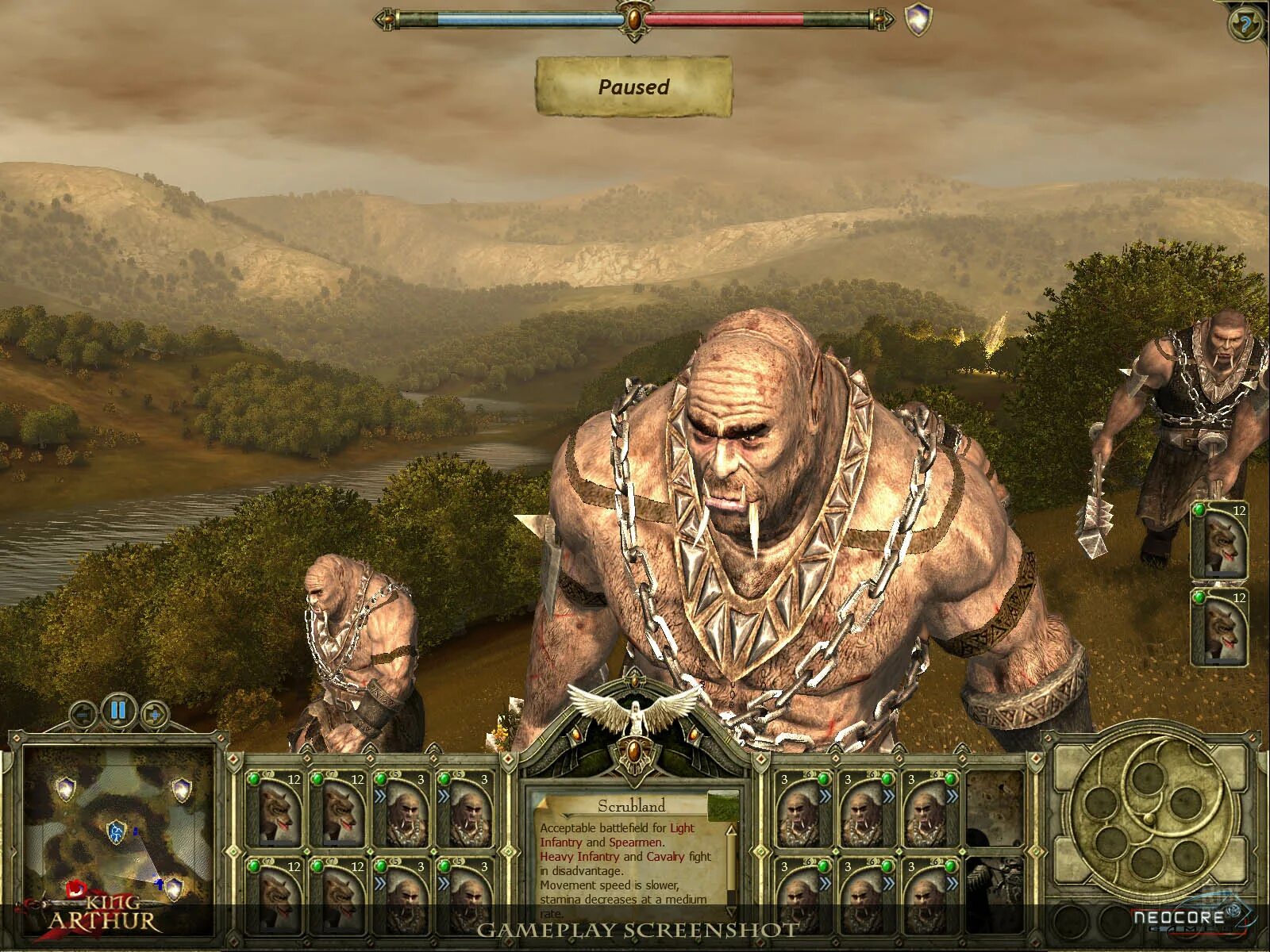Select the upper wolf unit card on right edge
Image resolution: width=1270 pixels, height=952 pixels.
pyautogui.click(x=1220, y=539)
